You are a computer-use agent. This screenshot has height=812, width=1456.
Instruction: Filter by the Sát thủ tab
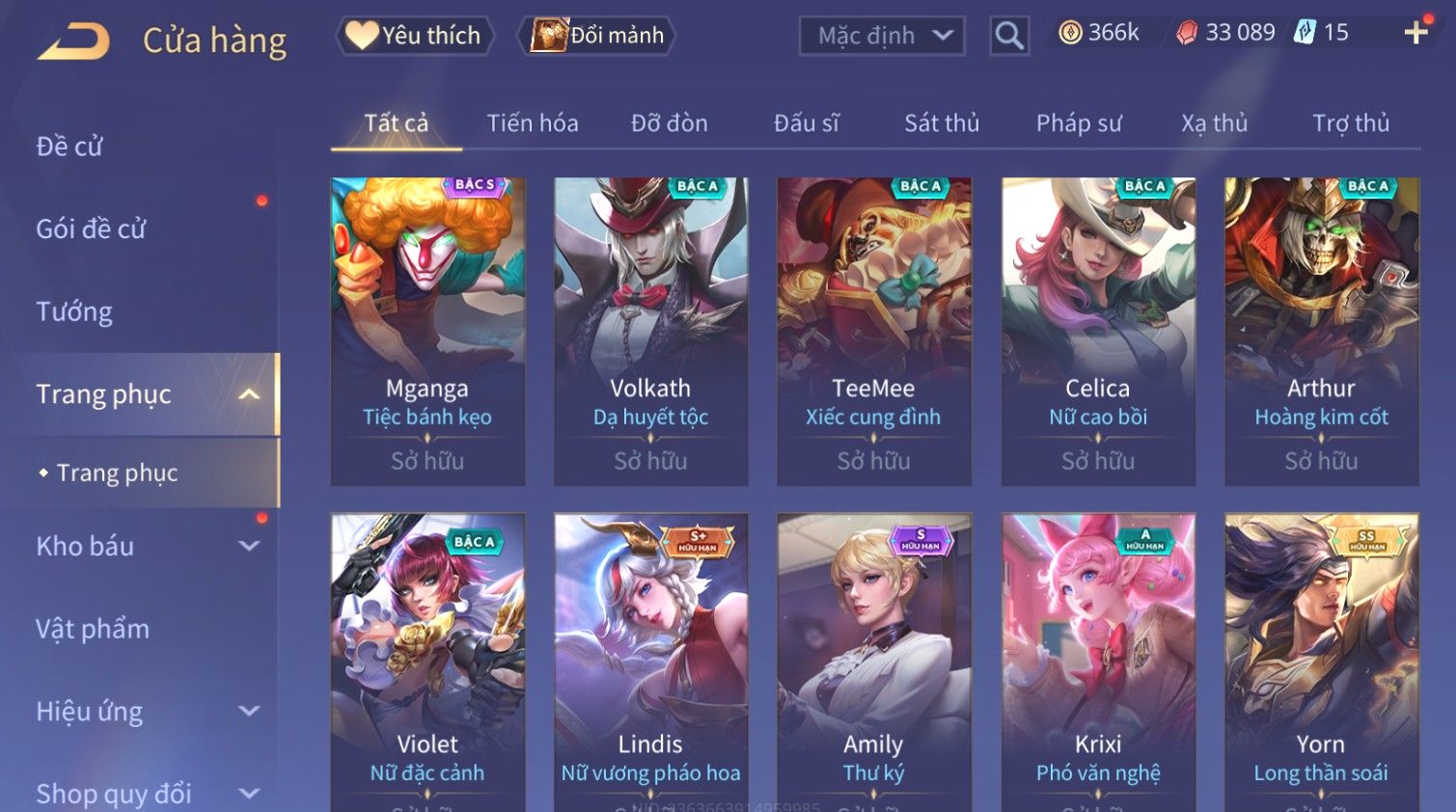pyautogui.click(x=941, y=123)
